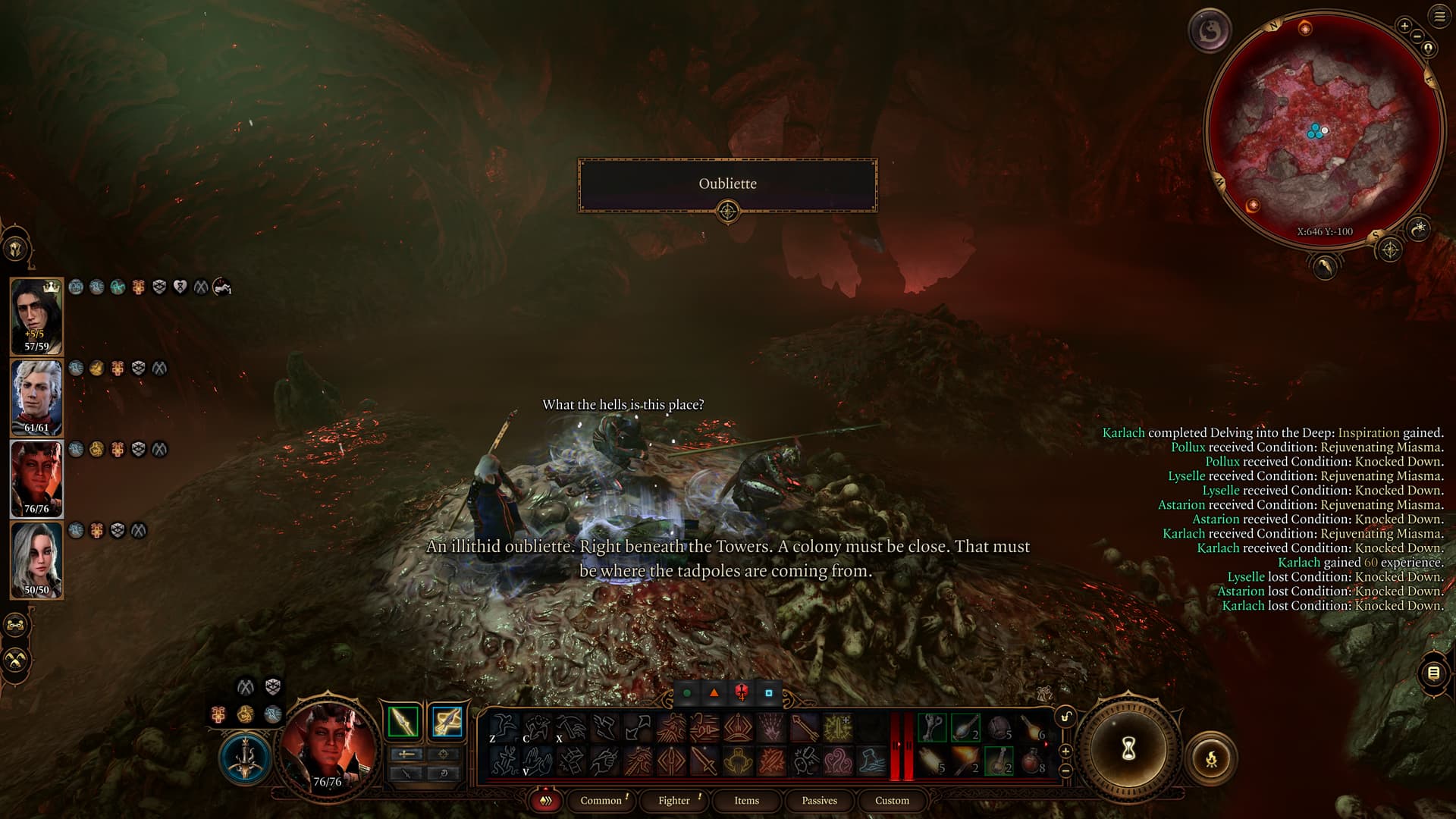Select Karlach's portrait in the party list
The image size is (1456, 819).
(36, 479)
